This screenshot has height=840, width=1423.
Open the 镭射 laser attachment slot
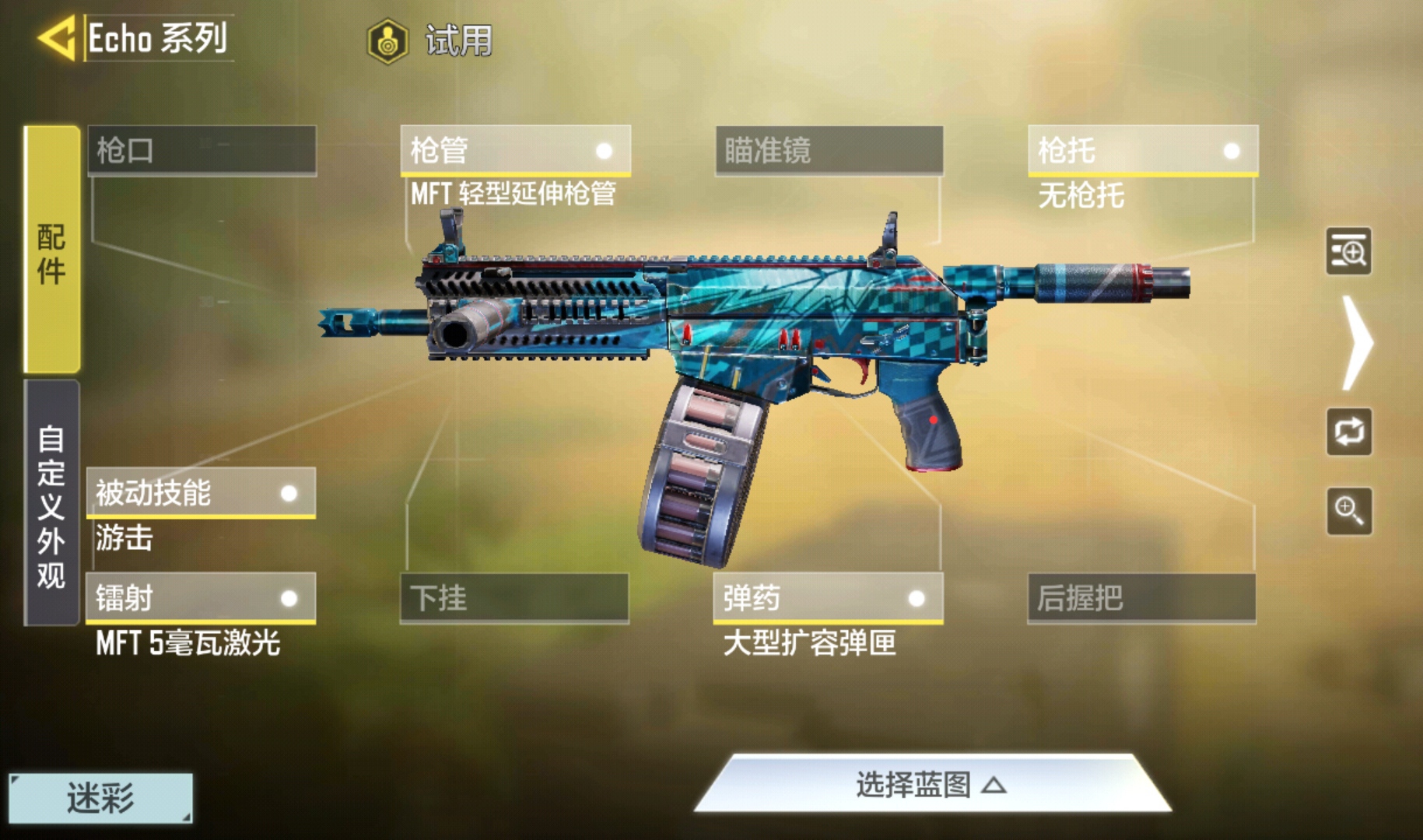pos(201,598)
